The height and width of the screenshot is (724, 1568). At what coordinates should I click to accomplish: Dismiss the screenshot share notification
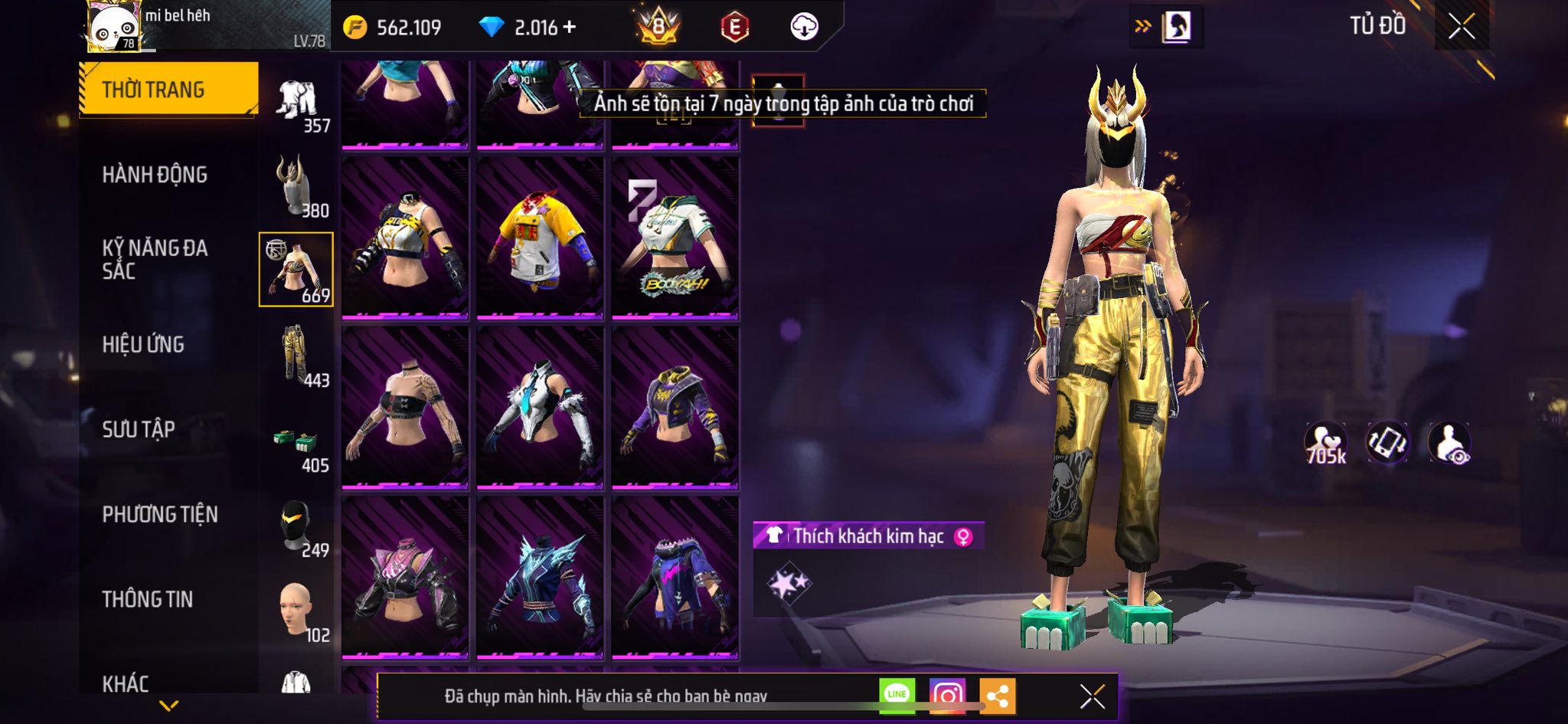1092,696
